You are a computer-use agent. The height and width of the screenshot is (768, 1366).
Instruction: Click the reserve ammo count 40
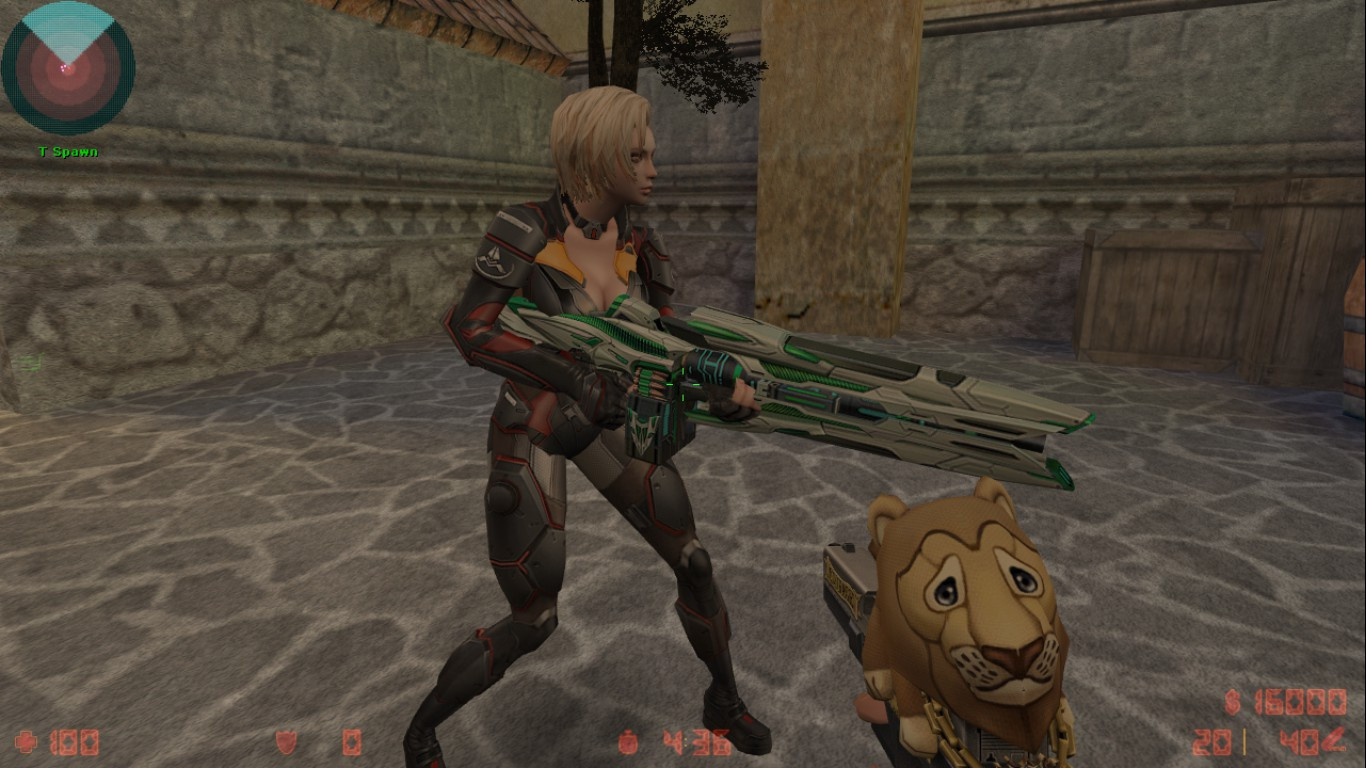1294,742
